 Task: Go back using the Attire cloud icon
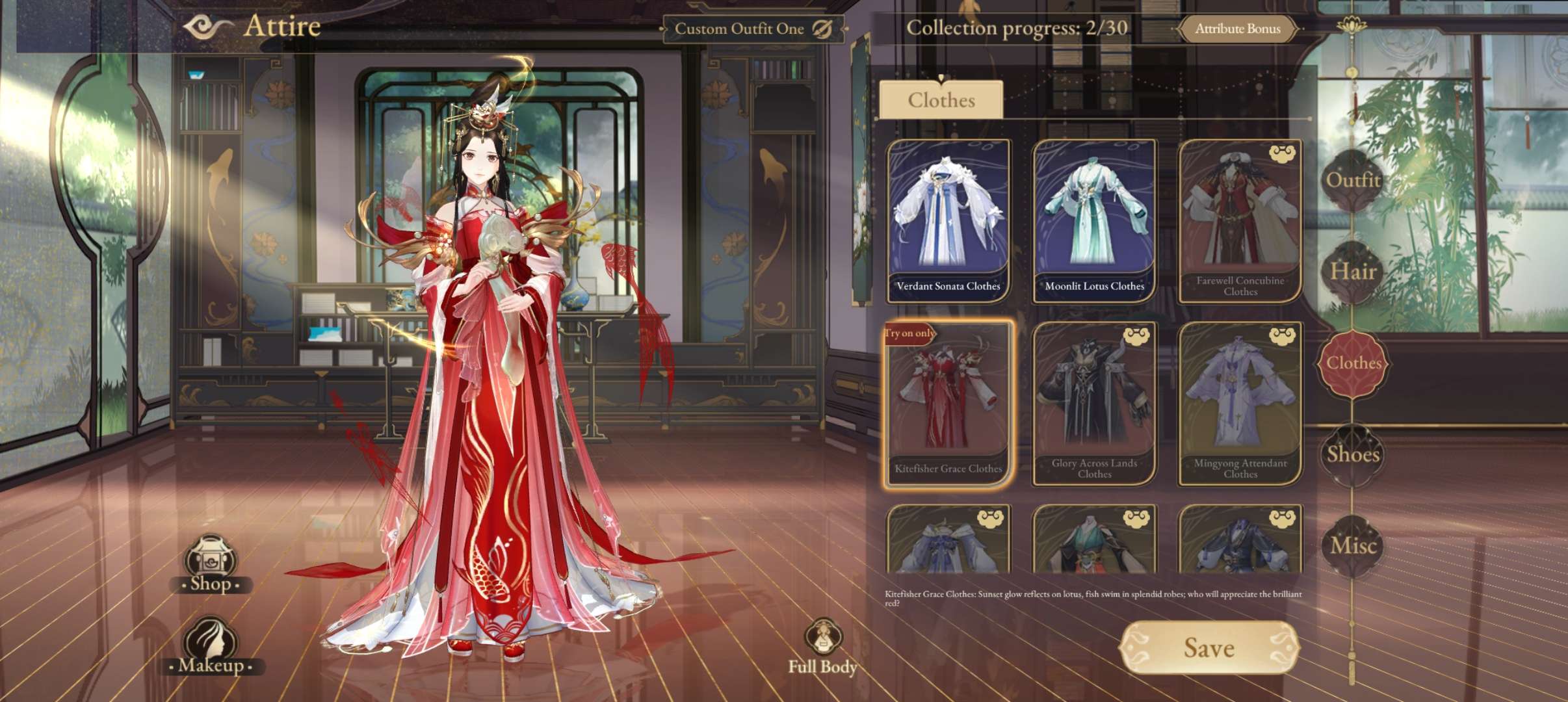pyautogui.click(x=207, y=27)
